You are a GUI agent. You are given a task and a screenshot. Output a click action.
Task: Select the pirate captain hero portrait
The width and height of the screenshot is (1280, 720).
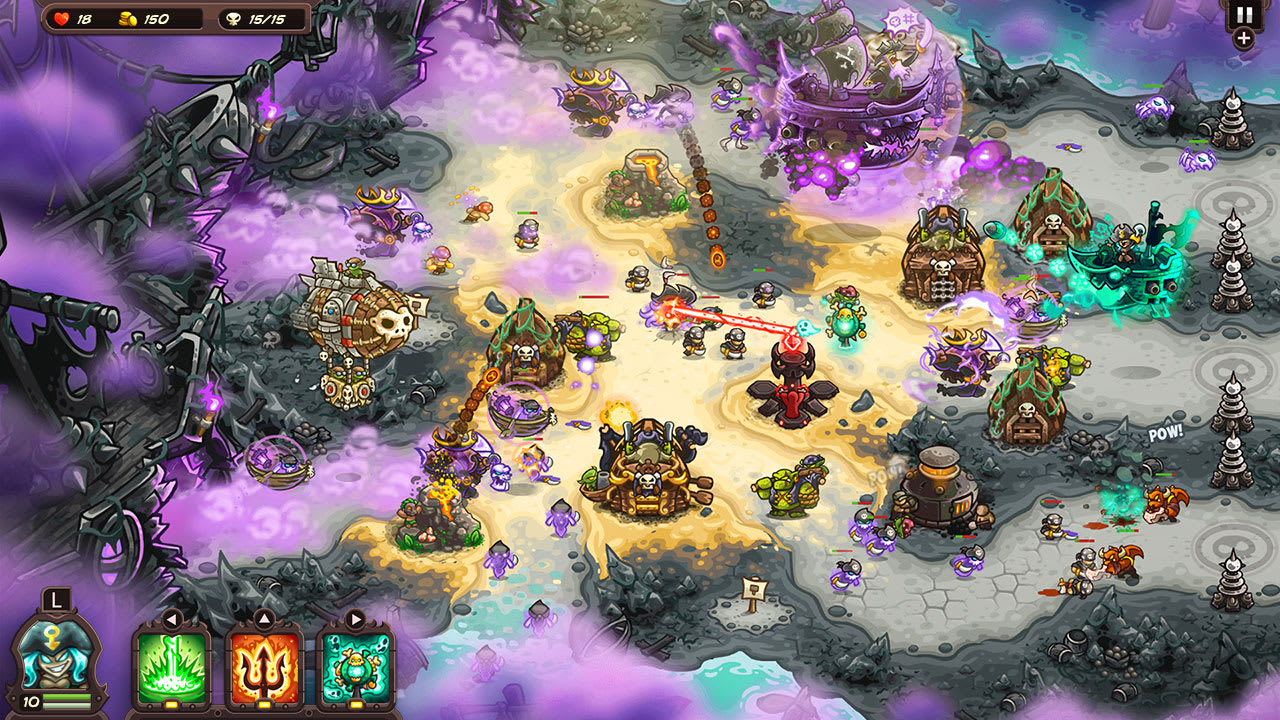[55, 655]
